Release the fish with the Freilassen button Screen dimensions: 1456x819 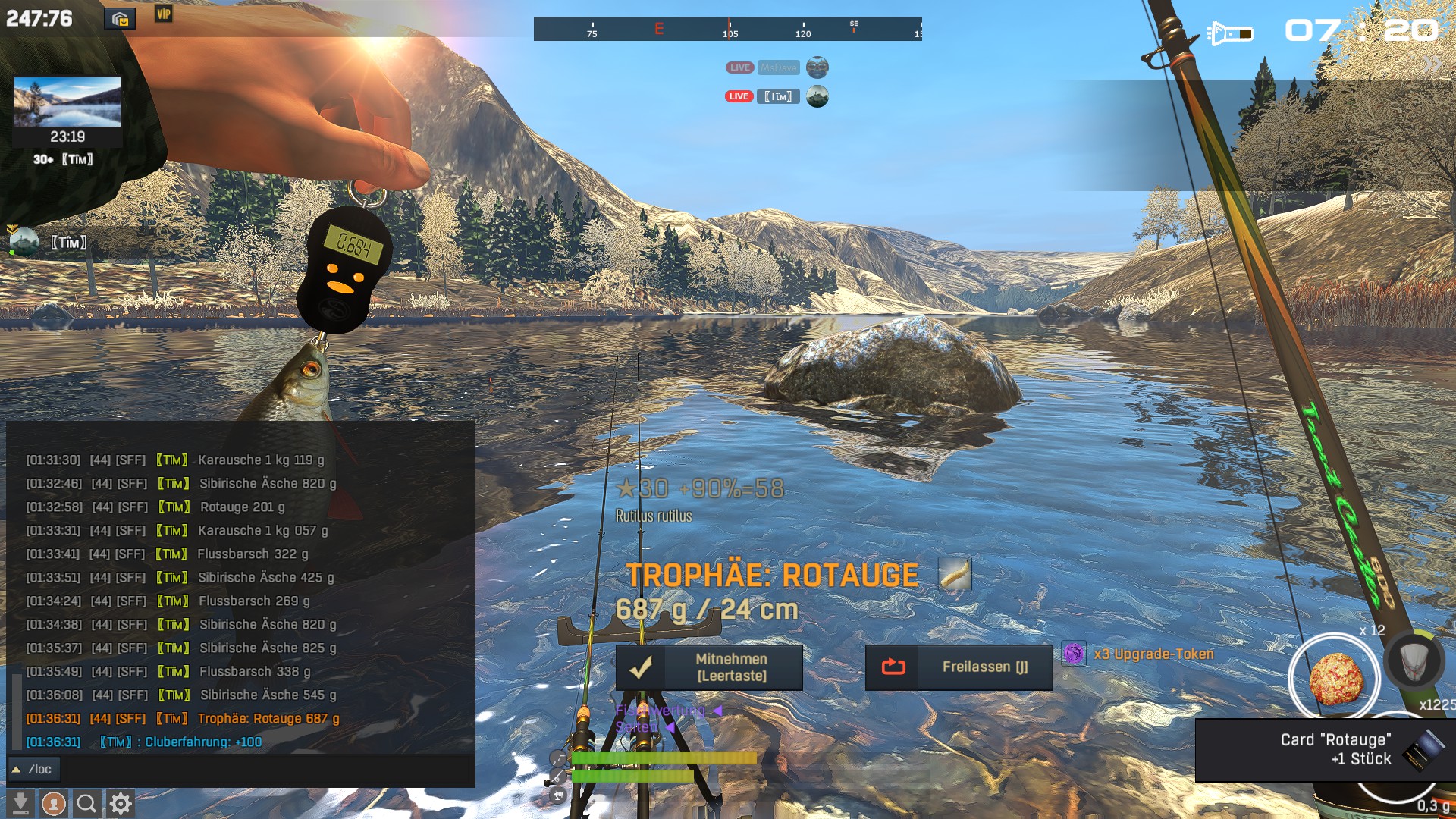pos(959,667)
